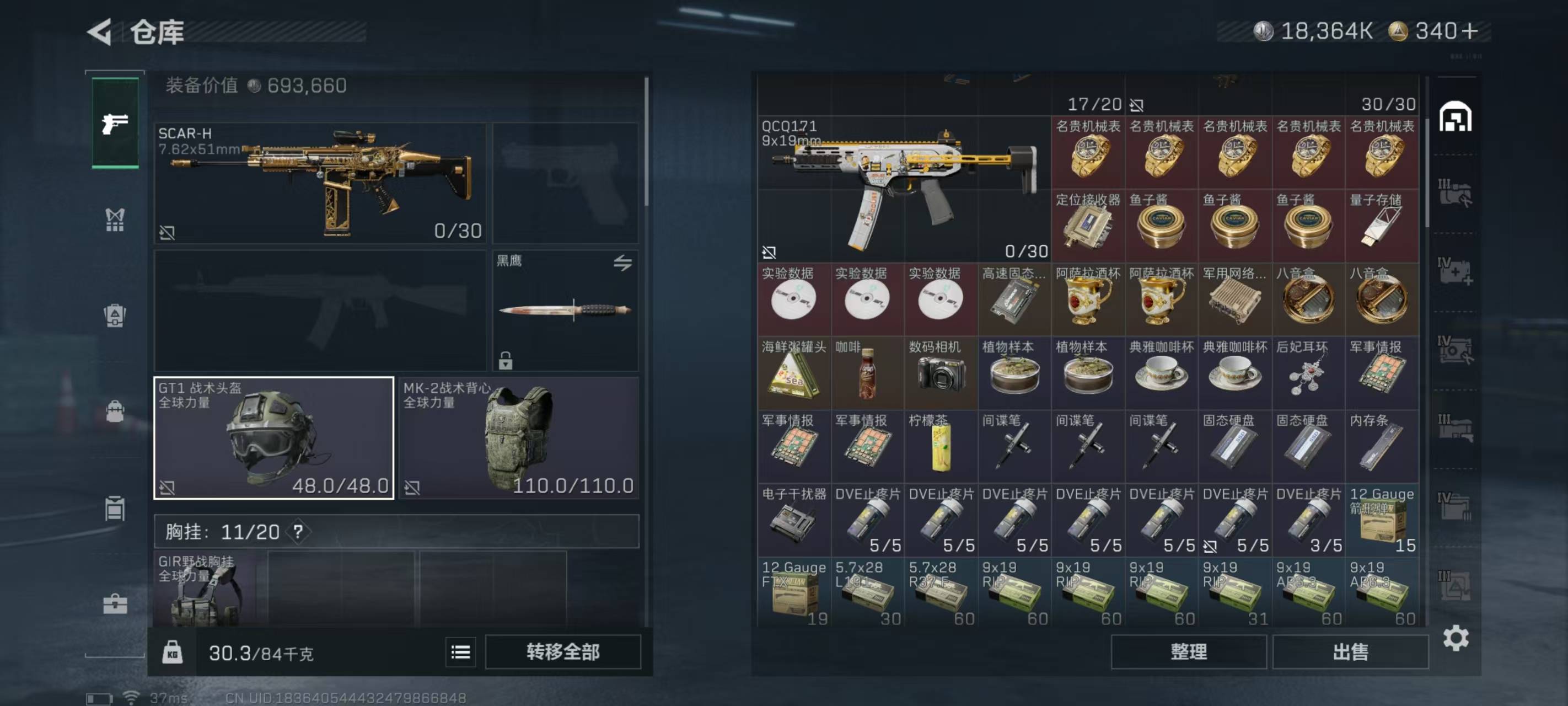The height and width of the screenshot is (706, 1568).
Task: Open the gear settings icon
Action: (x=1455, y=638)
